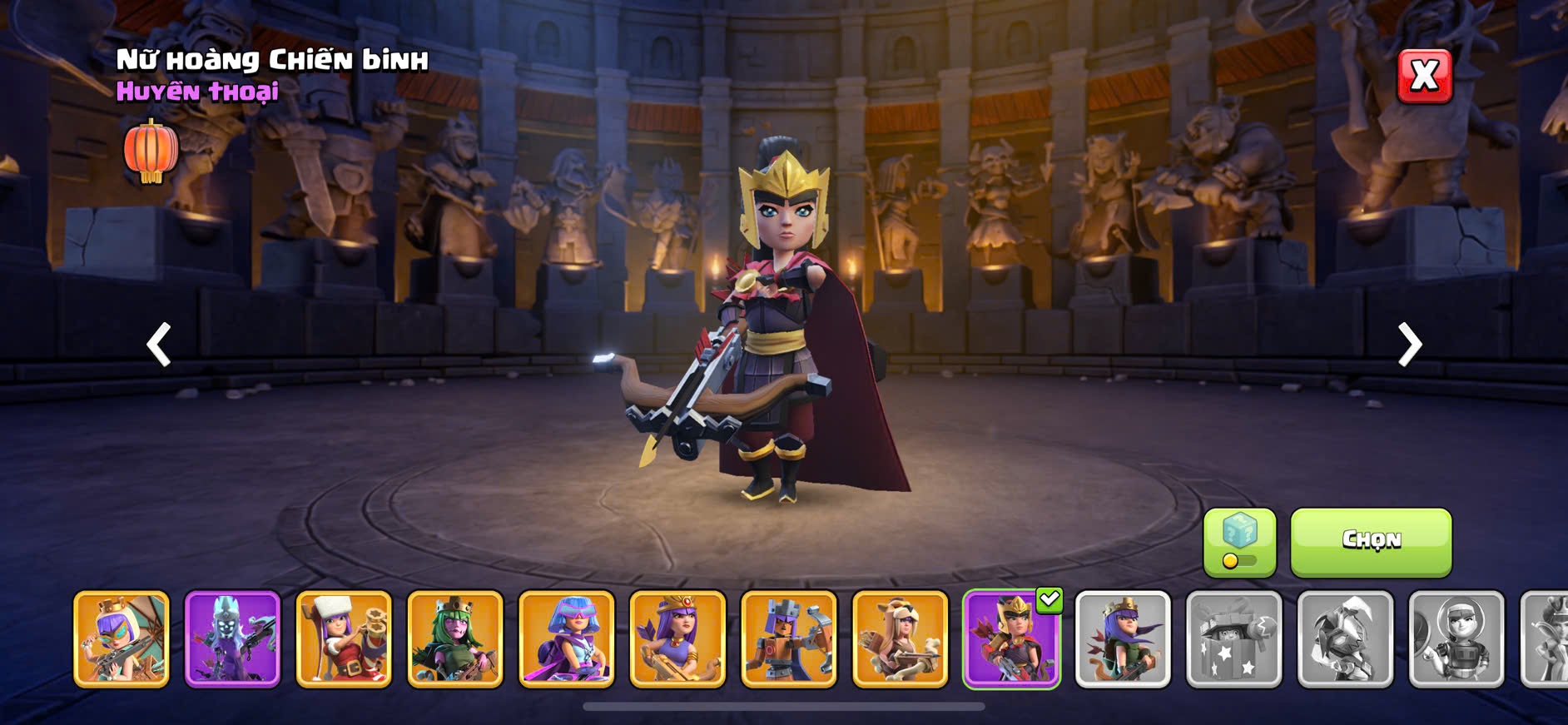Screen dimensions: 1568x725
Task: Pick the clockwork robot queen skin
Action: coord(789,639)
